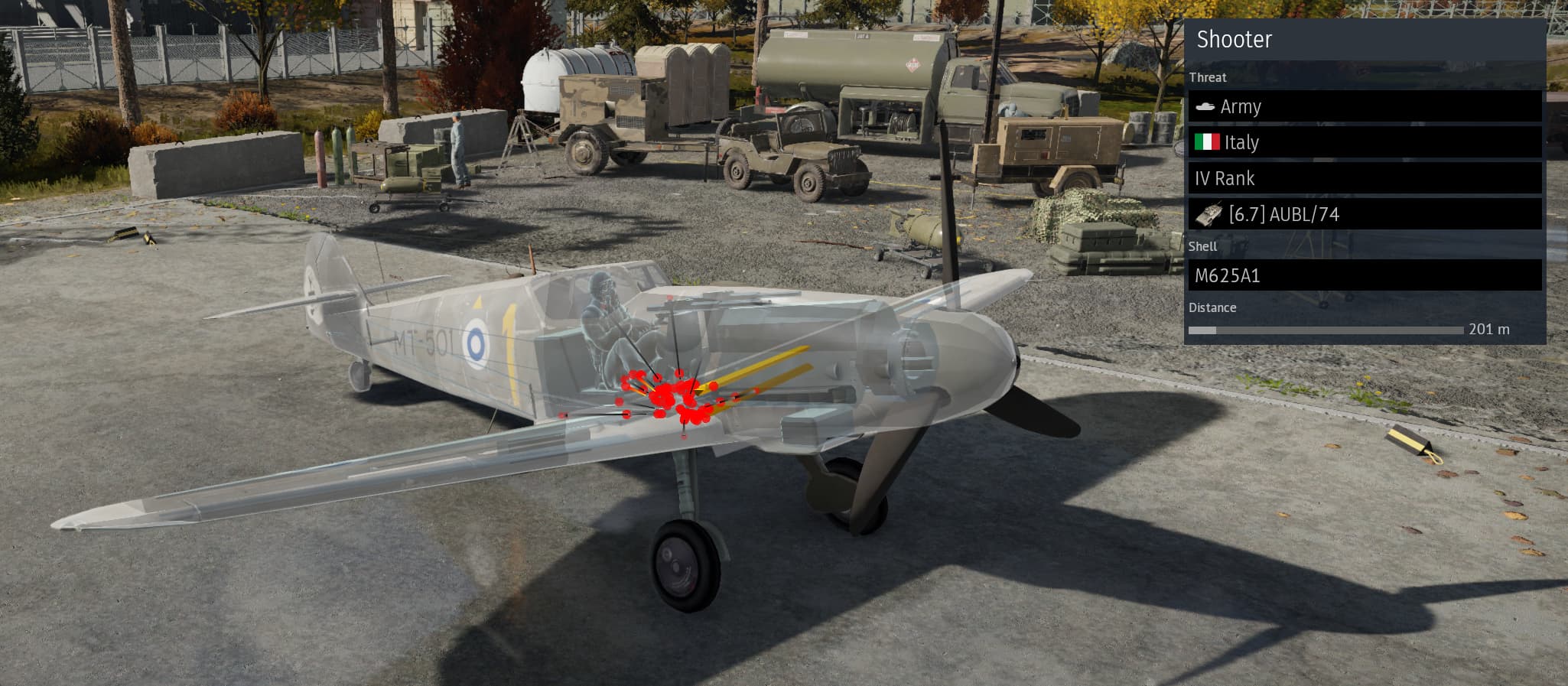Choose a different vehicle than AUBL/74
This screenshot has width=1568, height=686.
coord(1364,214)
